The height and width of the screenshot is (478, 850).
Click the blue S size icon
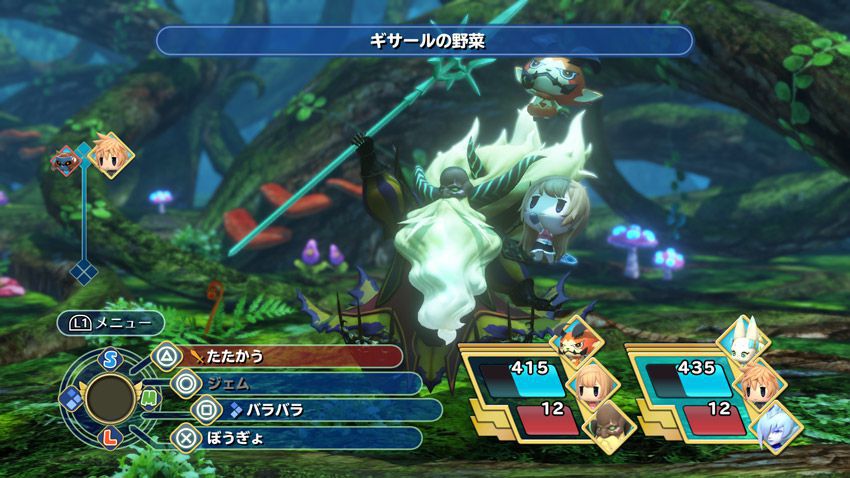point(109,357)
